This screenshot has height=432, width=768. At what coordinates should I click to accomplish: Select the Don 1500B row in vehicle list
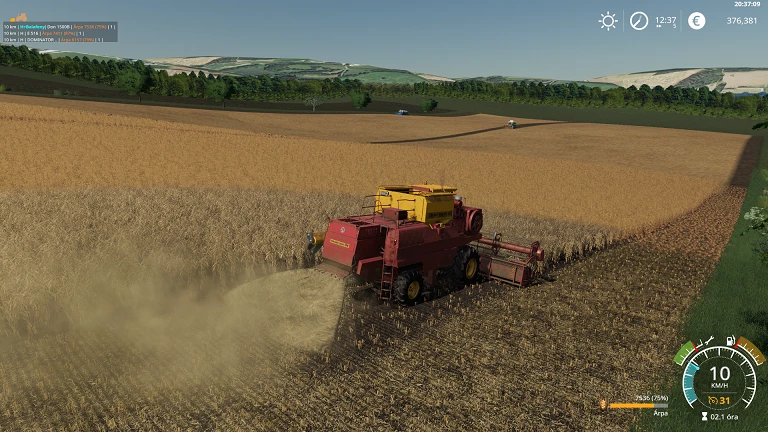pyautogui.click(x=60, y=26)
